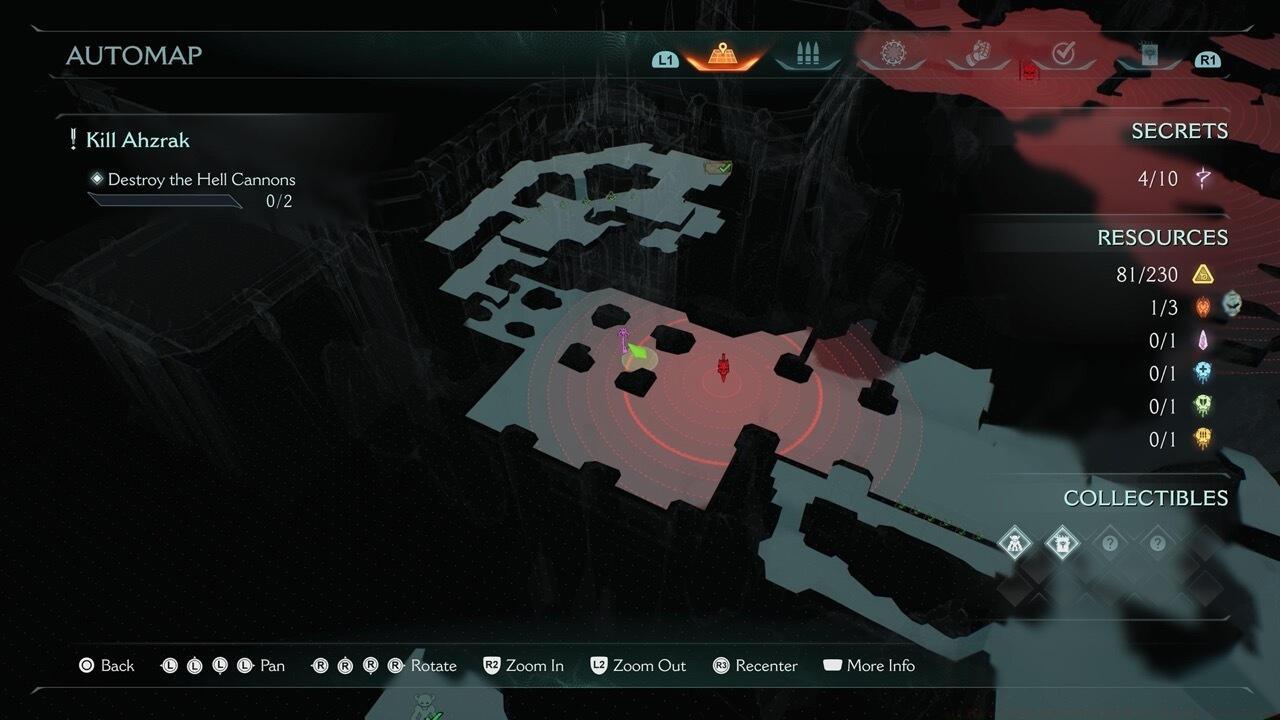Click an undiscovered question-mark collectible slot

pos(1110,542)
